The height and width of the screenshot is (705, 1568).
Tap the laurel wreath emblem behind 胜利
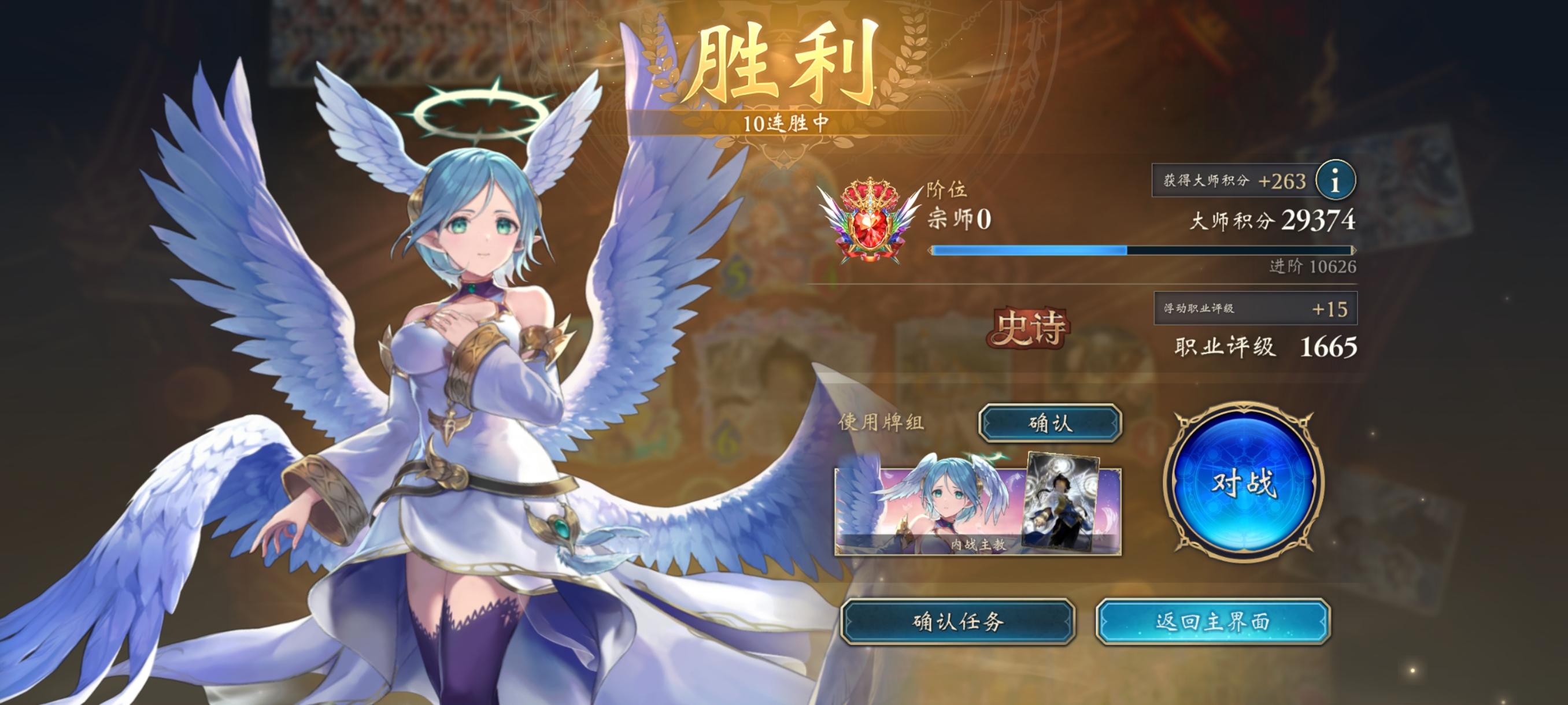(x=785, y=67)
